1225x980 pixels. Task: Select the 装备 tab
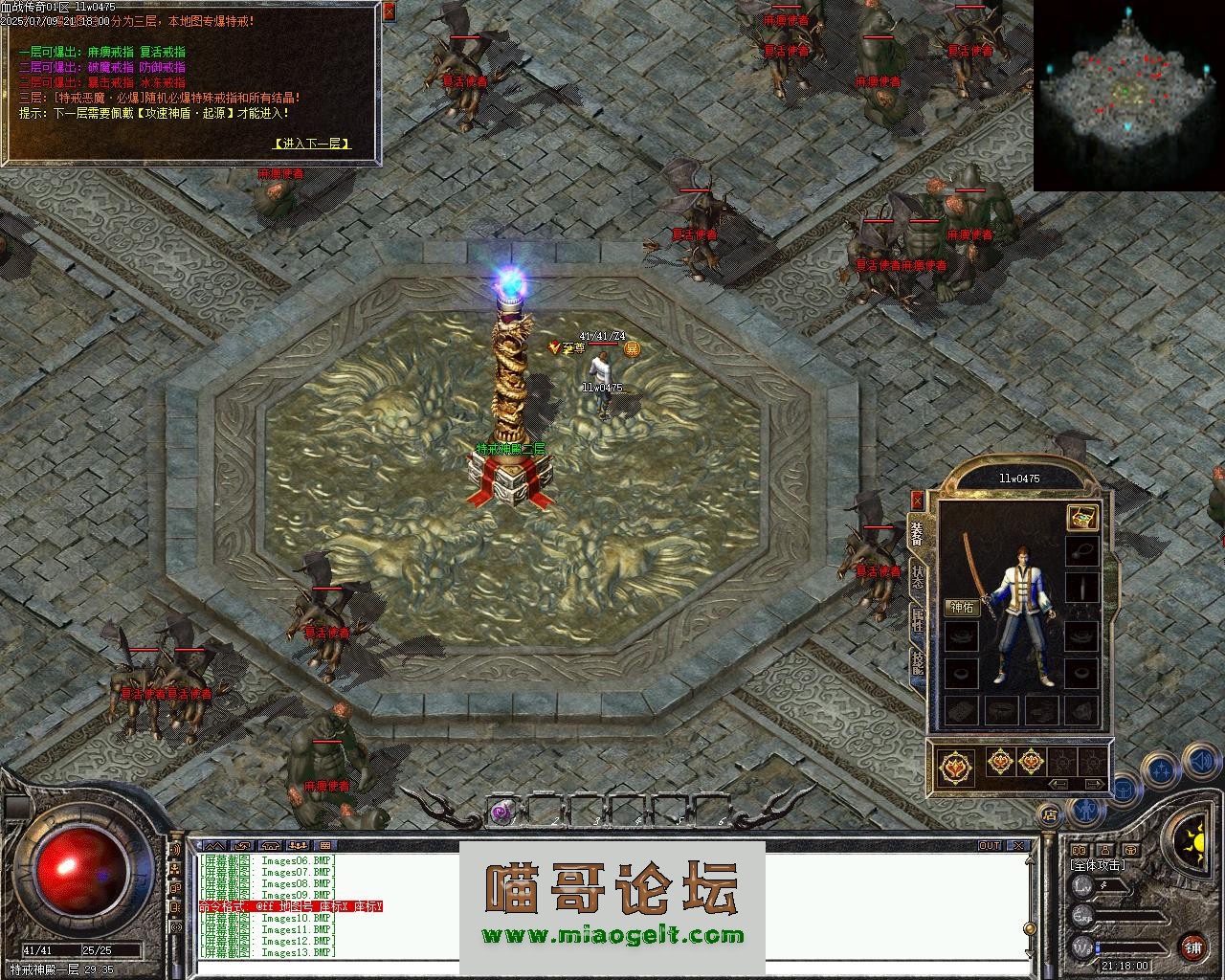[917, 533]
